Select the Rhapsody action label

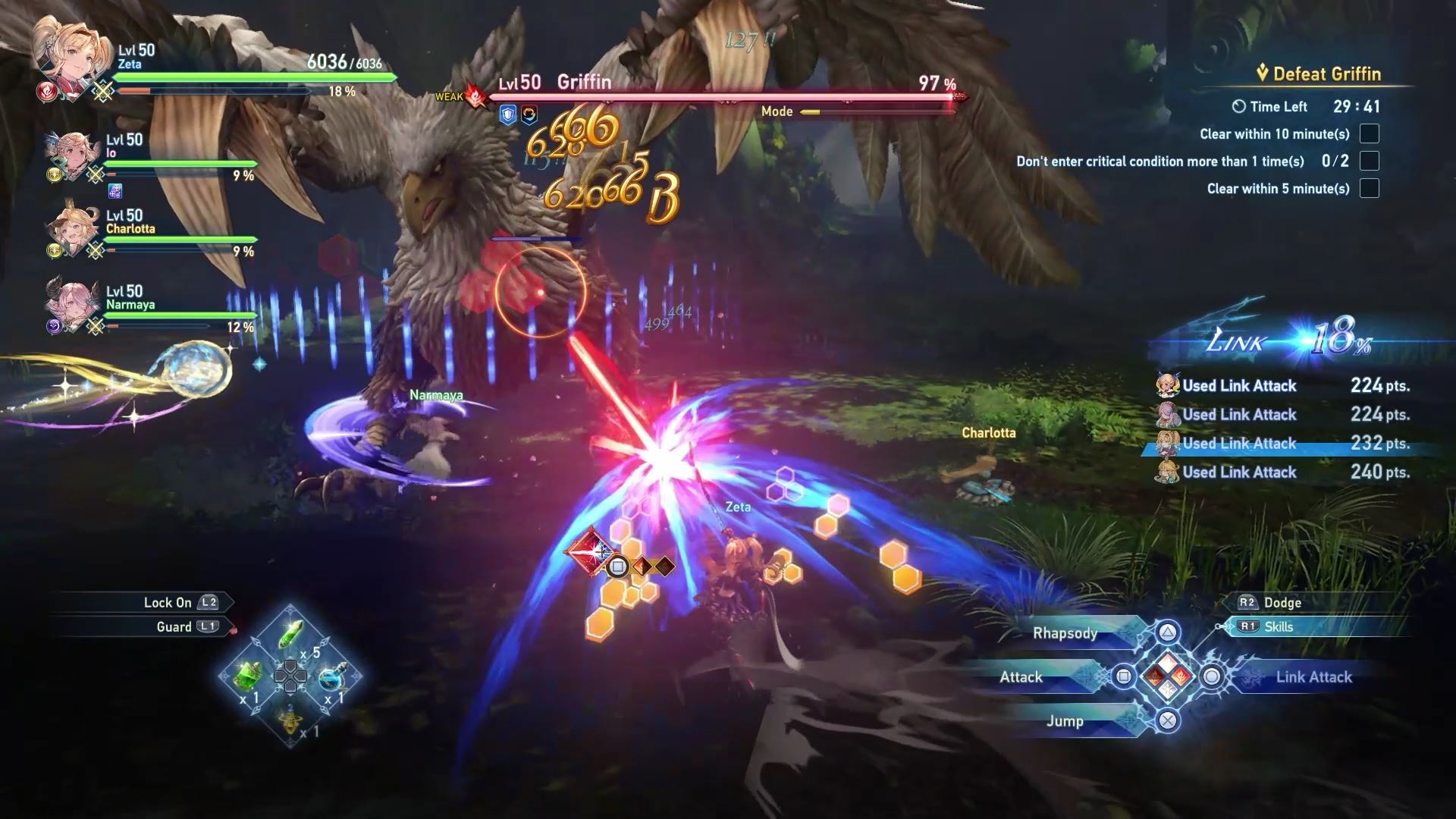coord(1065,633)
